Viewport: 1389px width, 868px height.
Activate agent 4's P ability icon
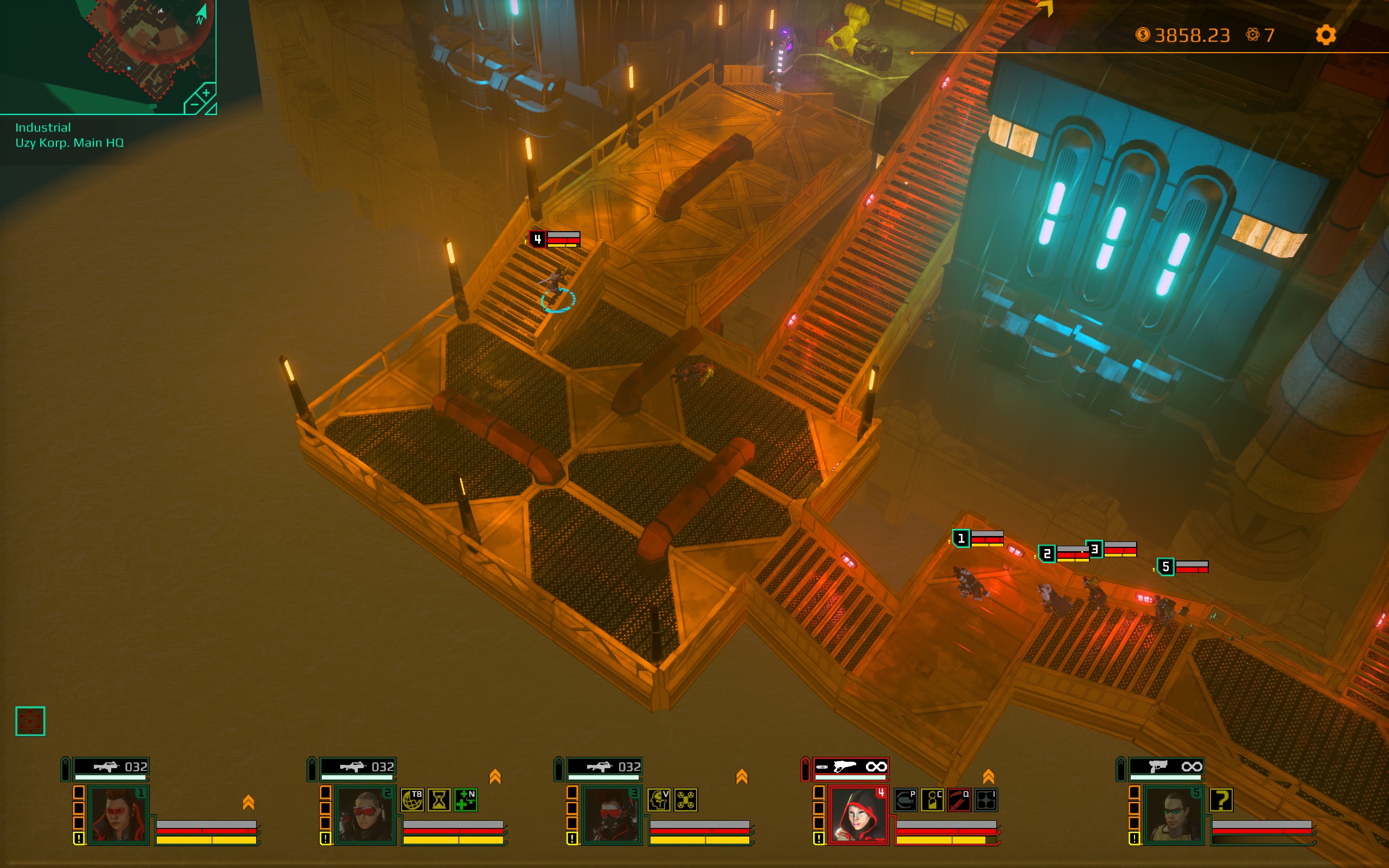tap(906, 800)
